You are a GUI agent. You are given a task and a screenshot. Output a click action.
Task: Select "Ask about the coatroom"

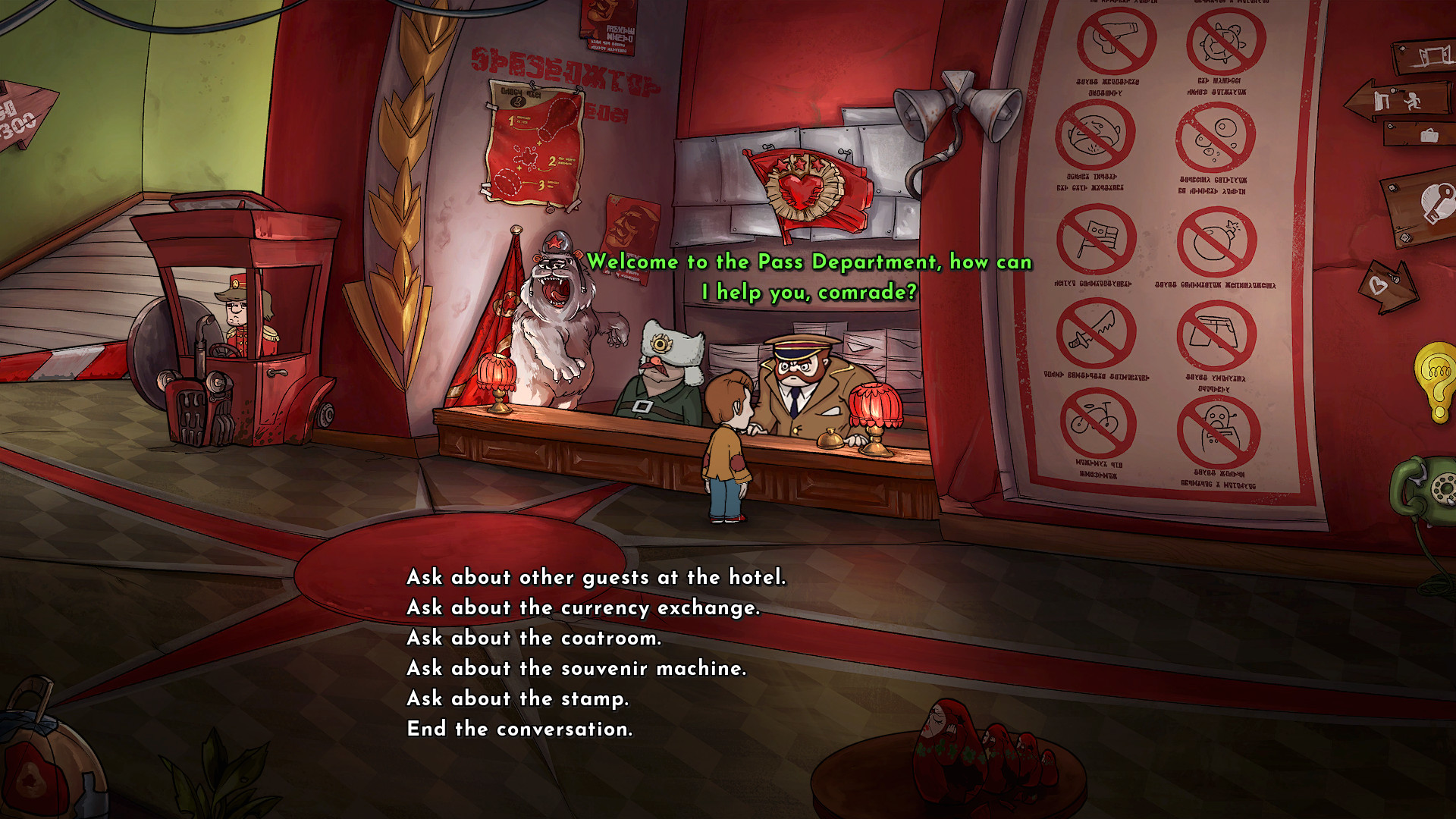pos(535,638)
